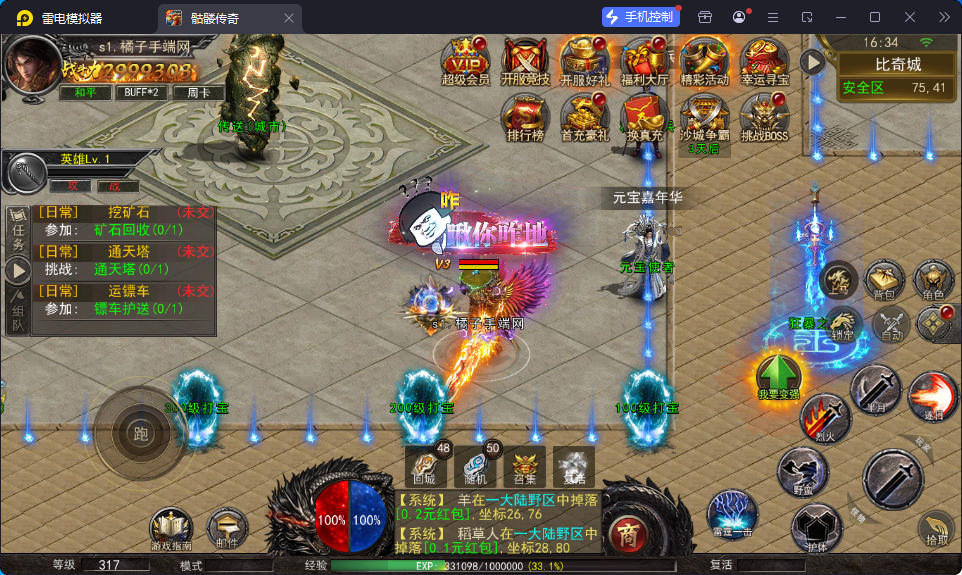Open the 商 shop button
Viewport: 962px width, 575px height.
626,530
